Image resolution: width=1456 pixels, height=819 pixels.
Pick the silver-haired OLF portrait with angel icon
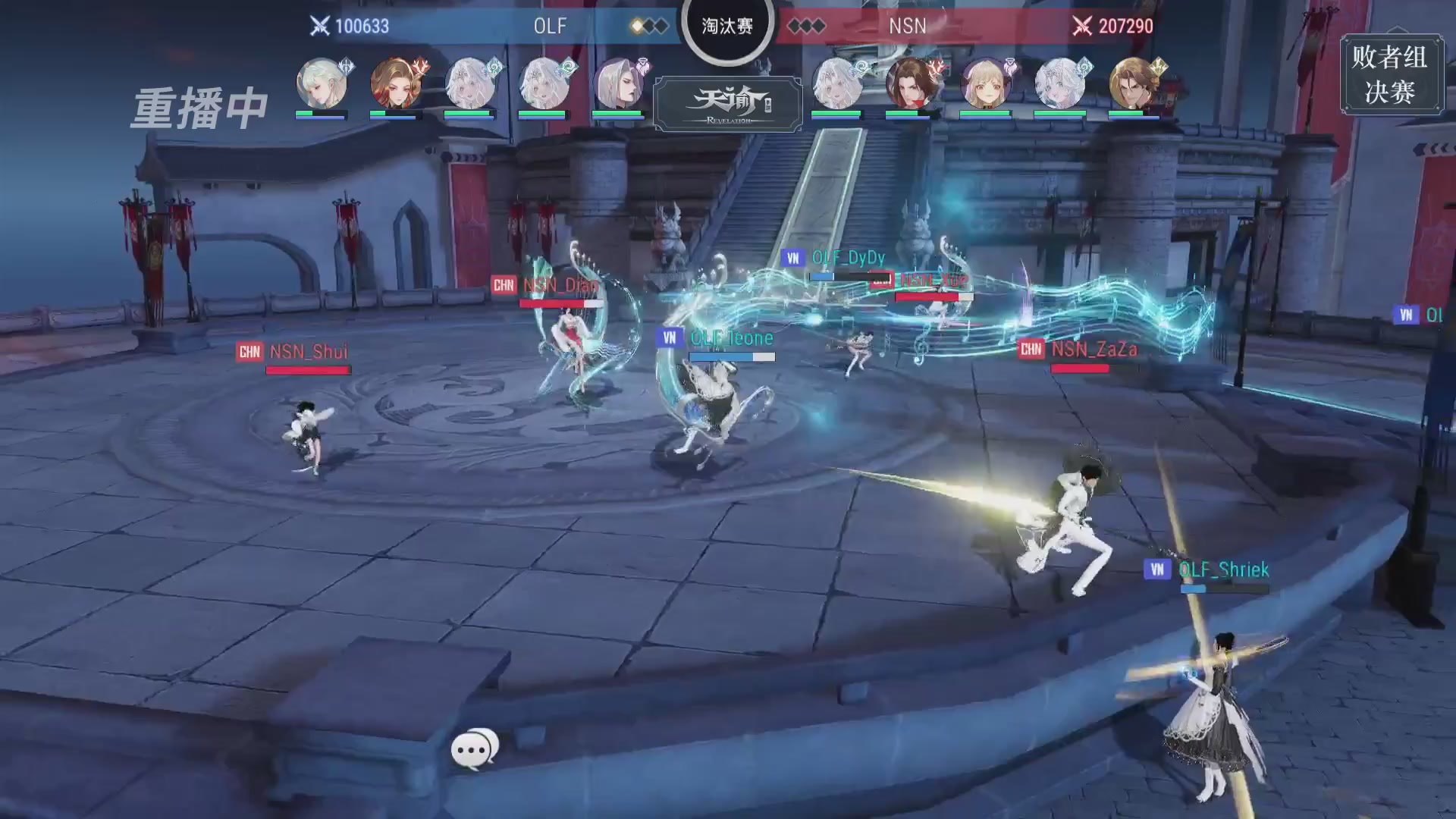click(x=619, y=83)
